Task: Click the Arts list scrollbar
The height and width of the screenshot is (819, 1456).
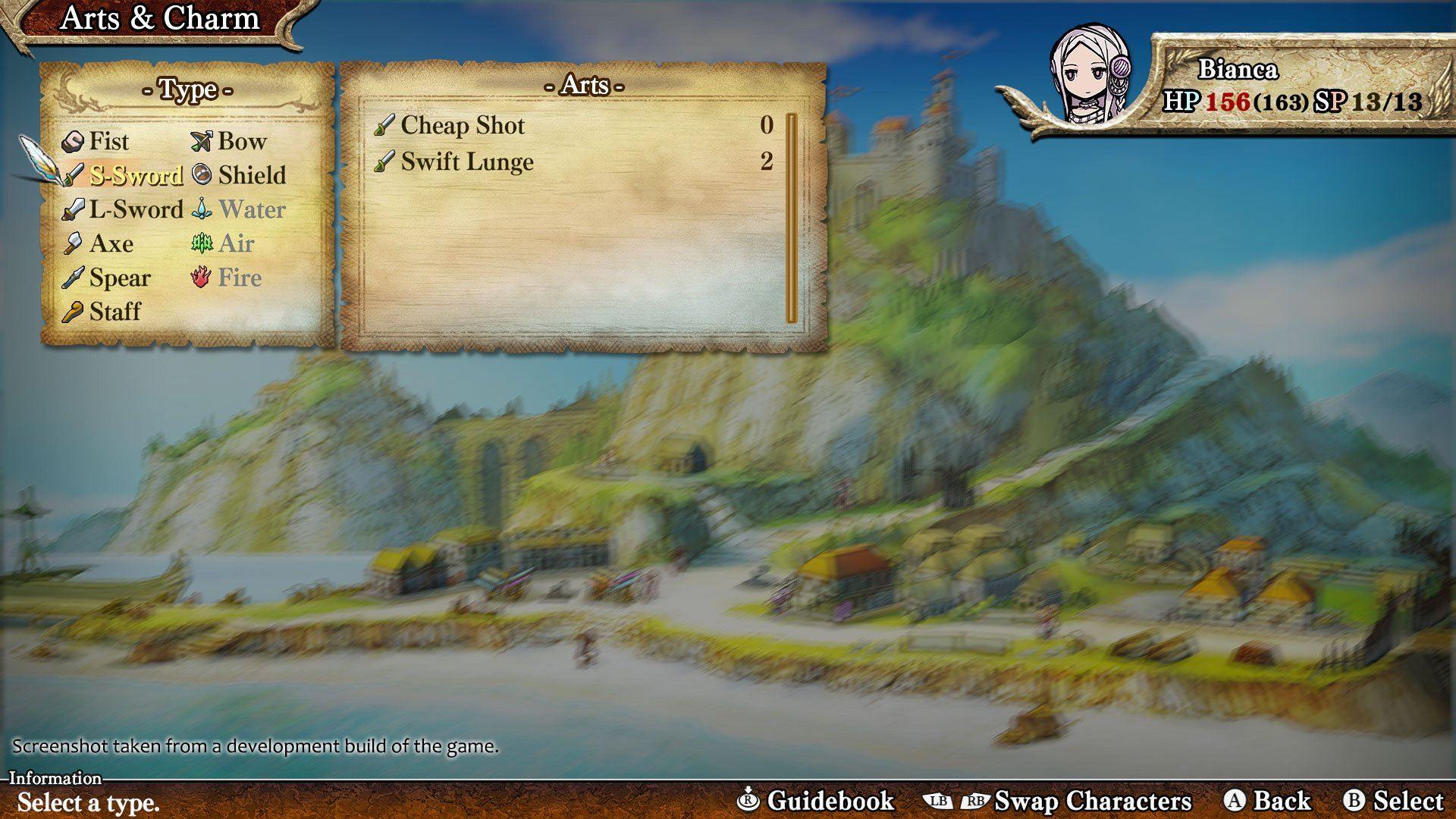Action: (792, 218)
